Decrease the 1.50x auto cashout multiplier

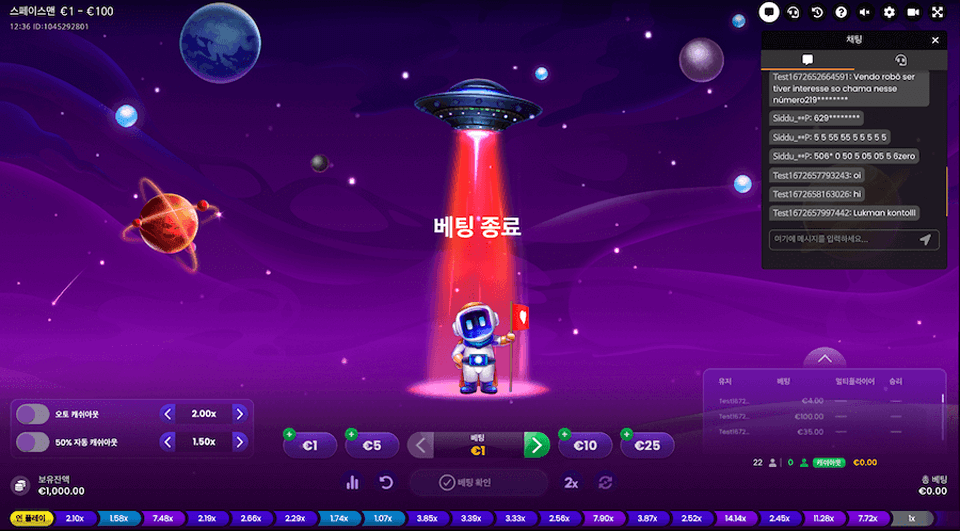[168, 441]
